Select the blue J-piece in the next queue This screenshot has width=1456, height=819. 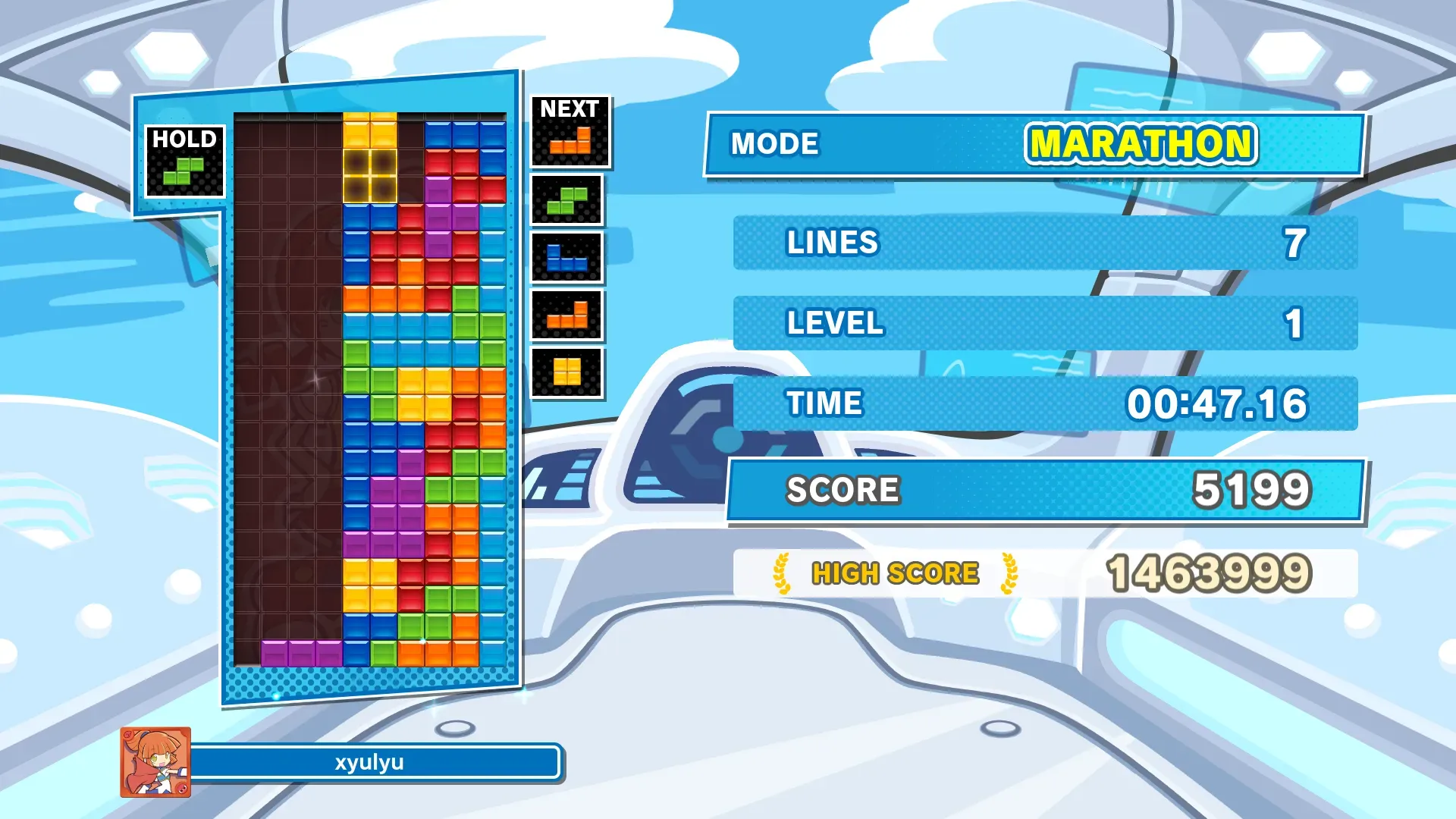[x=566, y=258]
